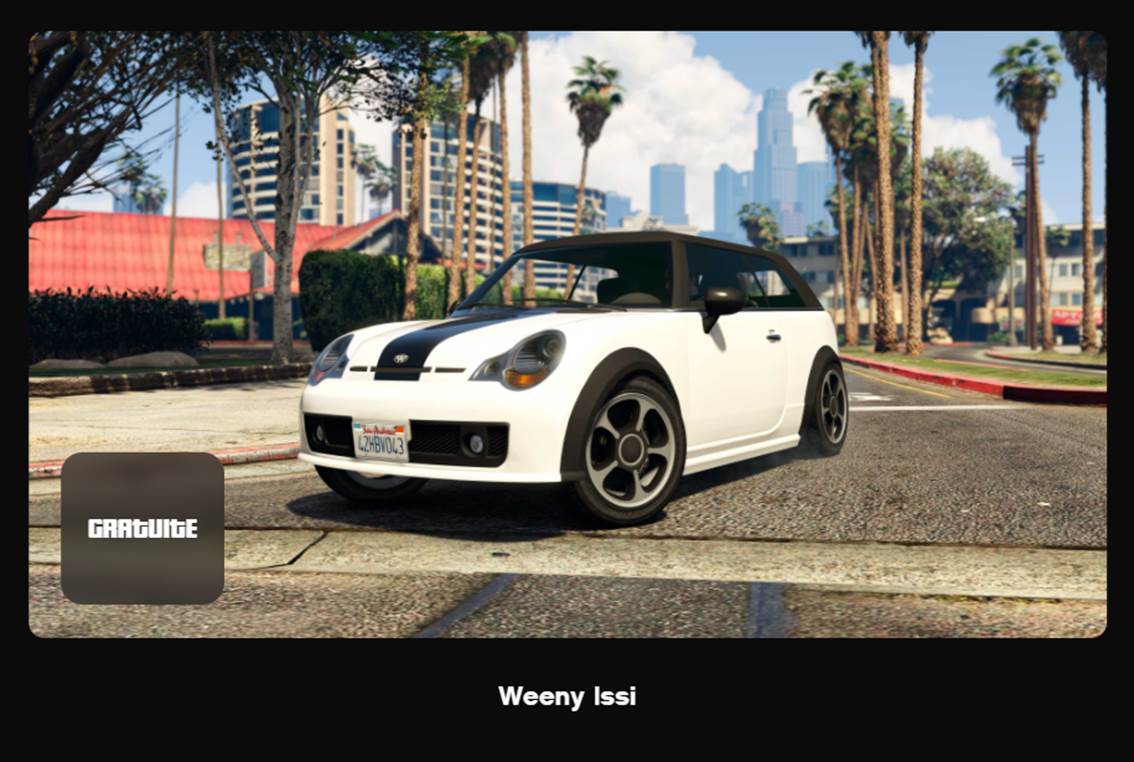The height and width of the screenshot is (762, 1134).
Task: Select the Weeny Issi title text
Action: click(567, 696)
